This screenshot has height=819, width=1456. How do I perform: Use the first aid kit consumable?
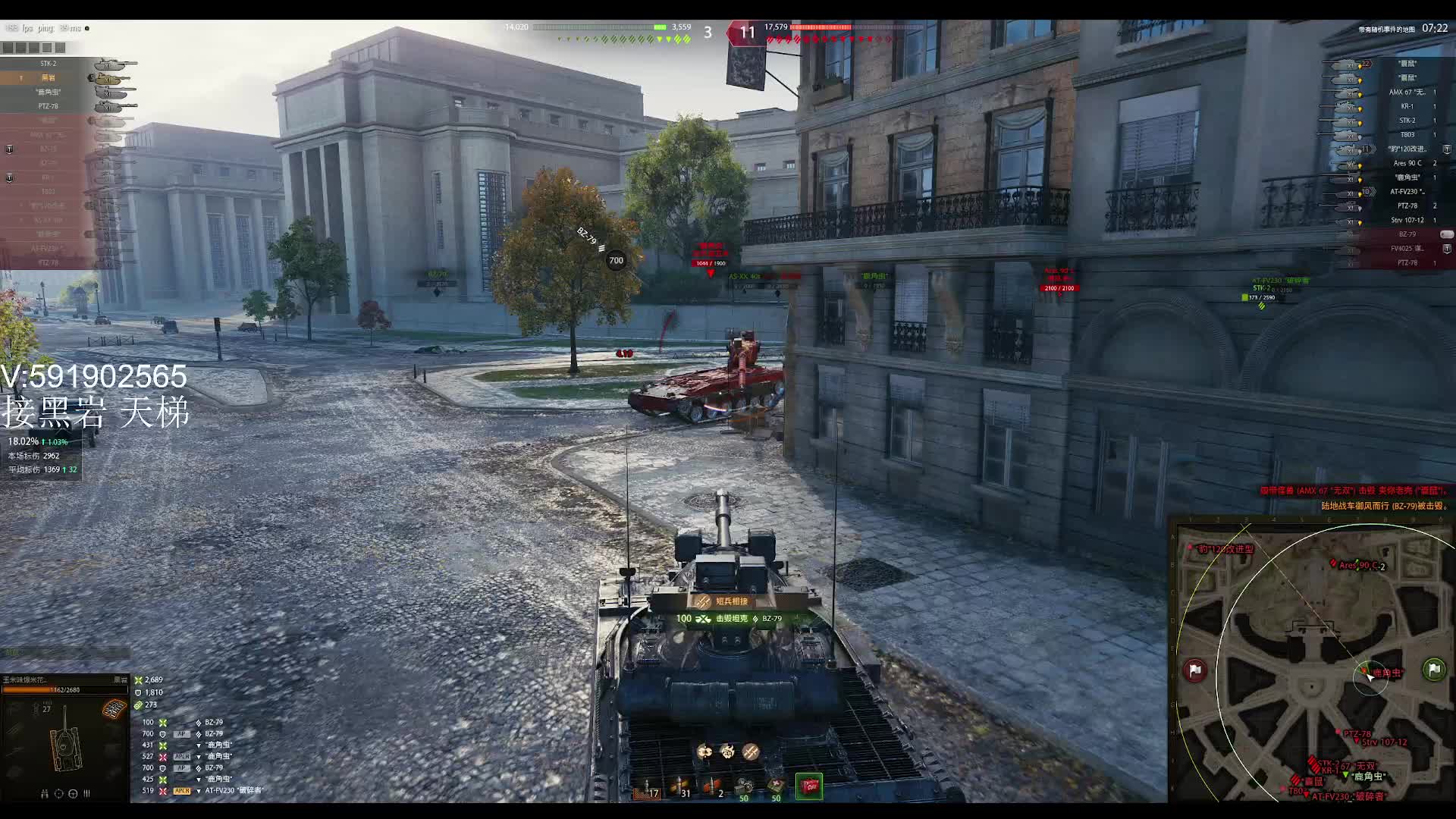click(776, 789)
